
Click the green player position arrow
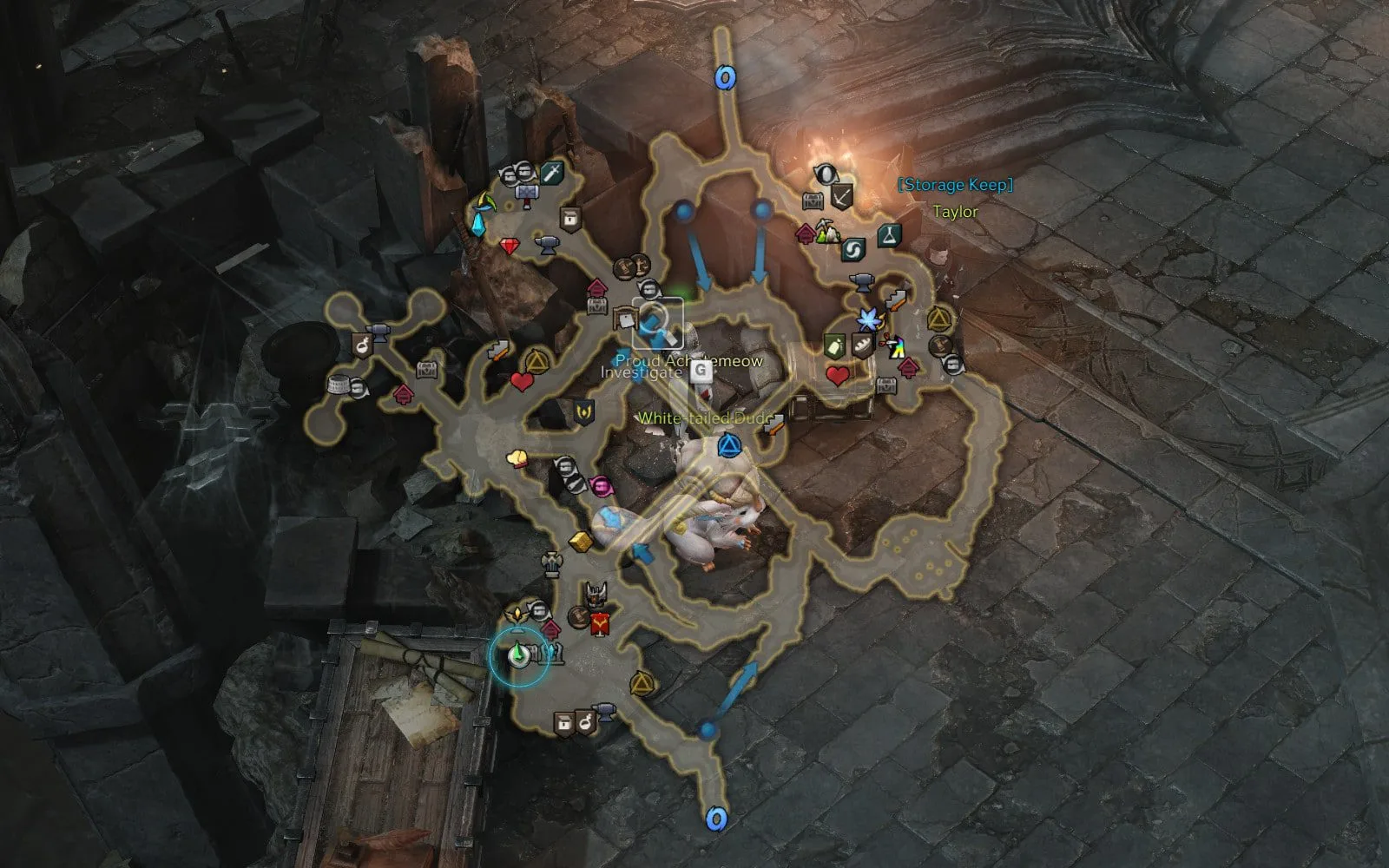[x=517, y=654]
